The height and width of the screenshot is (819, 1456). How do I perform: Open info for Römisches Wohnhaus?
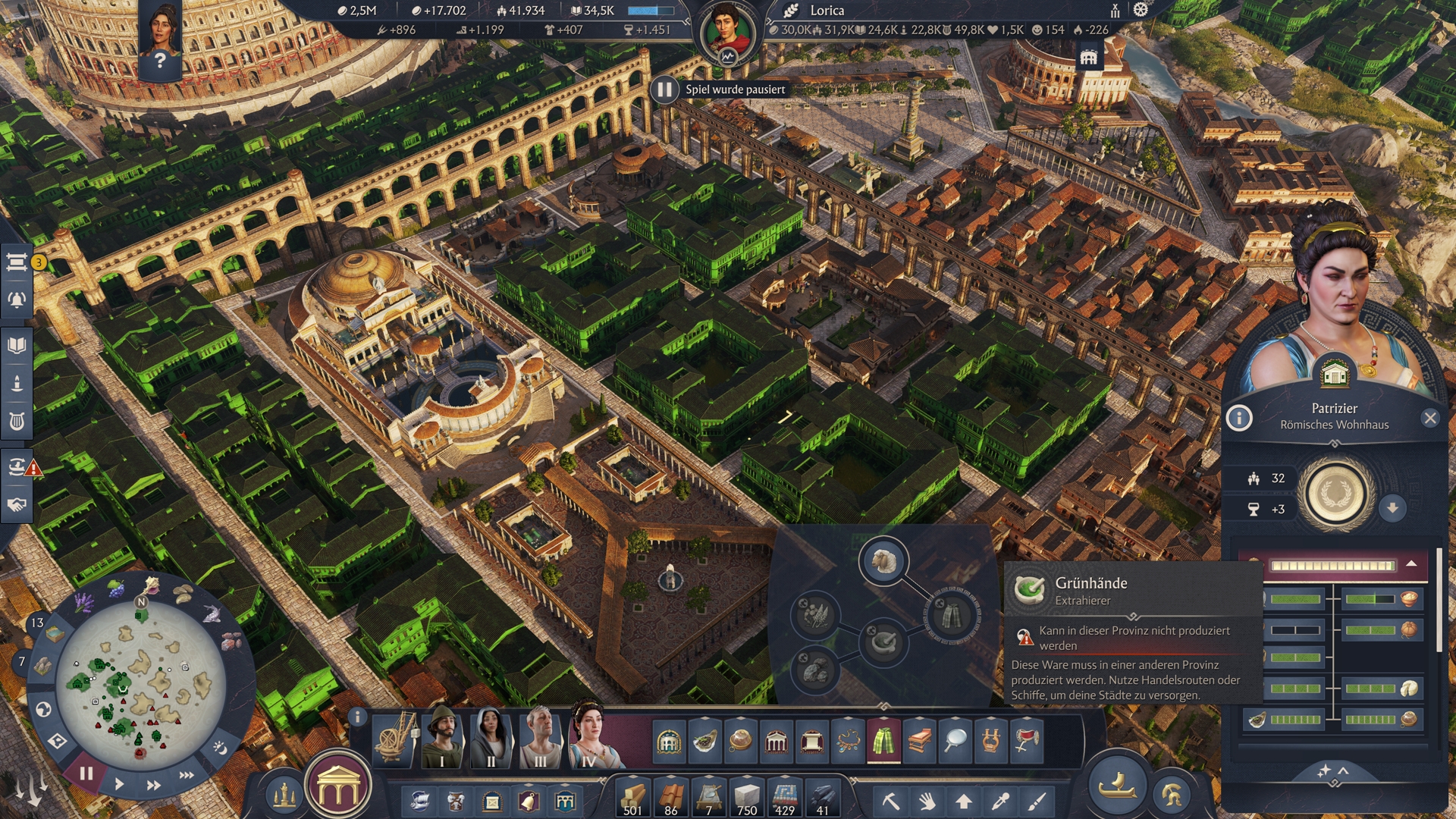(x=1239, y=418)
